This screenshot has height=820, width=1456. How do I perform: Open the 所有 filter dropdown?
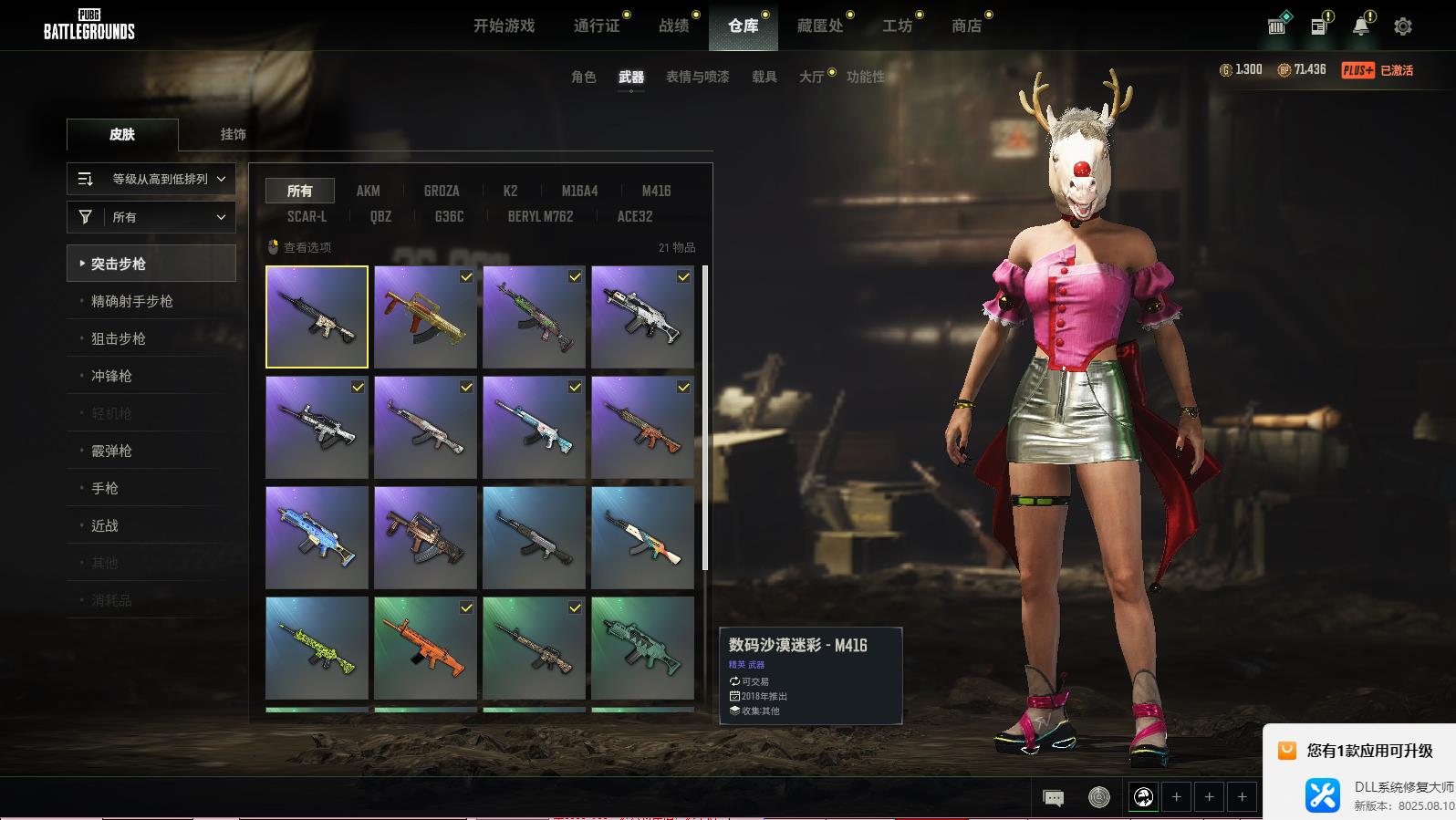pos(151,217)
